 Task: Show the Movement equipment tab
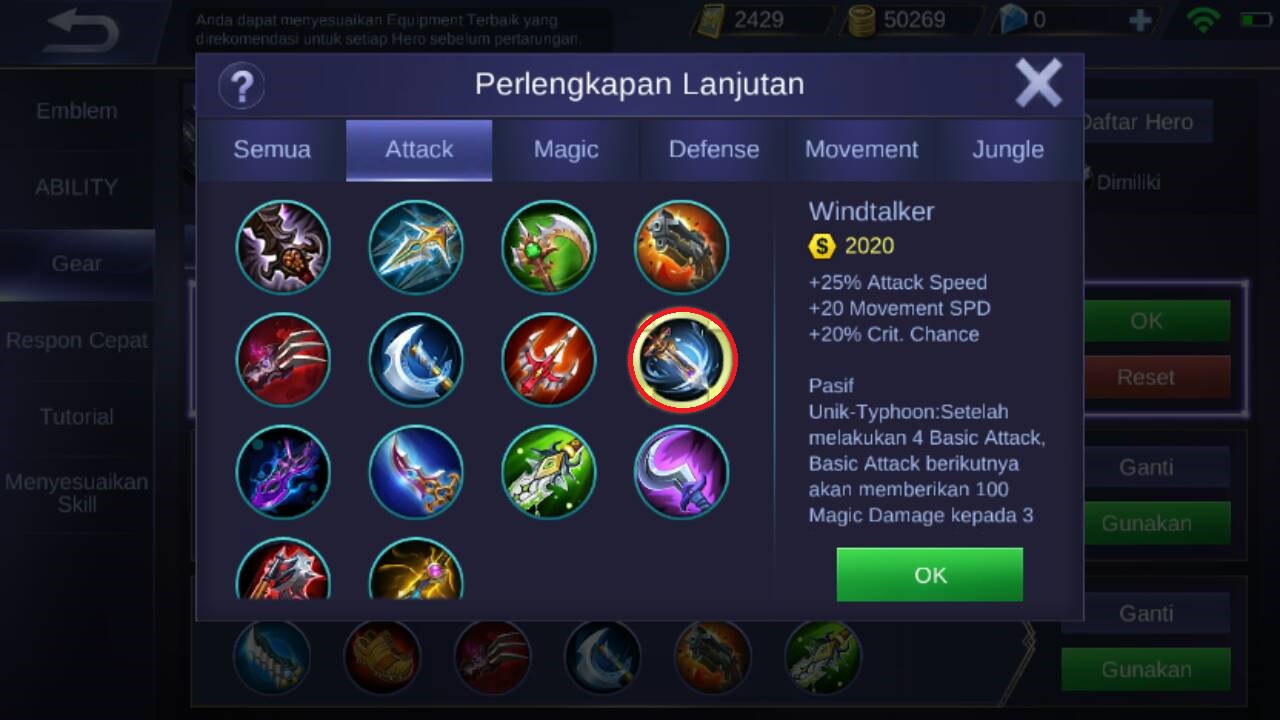pos(861,150)
